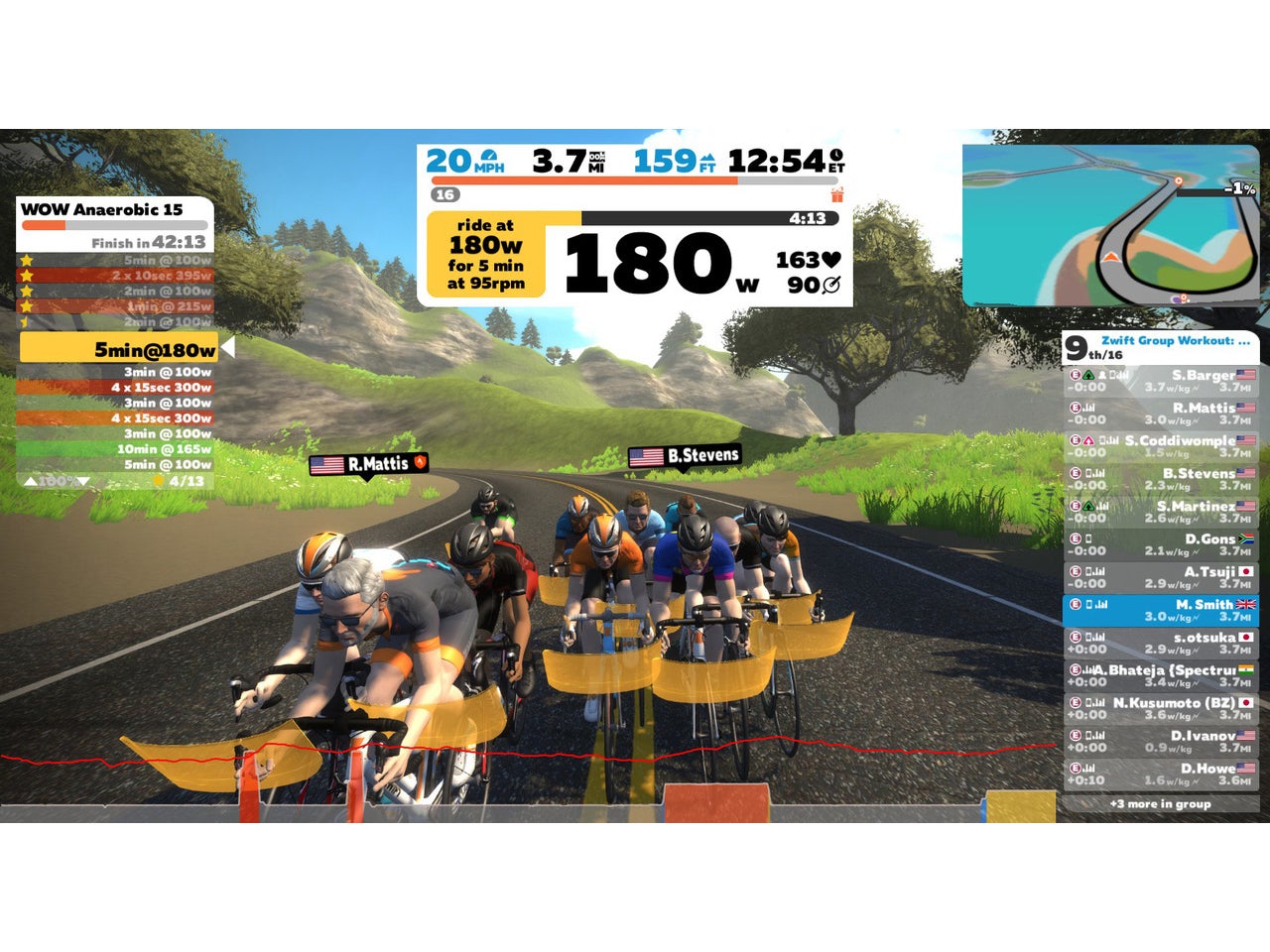Show the '+3 more in group' riders
This screenshot has width=1270, height=952.
[1160, 803]
